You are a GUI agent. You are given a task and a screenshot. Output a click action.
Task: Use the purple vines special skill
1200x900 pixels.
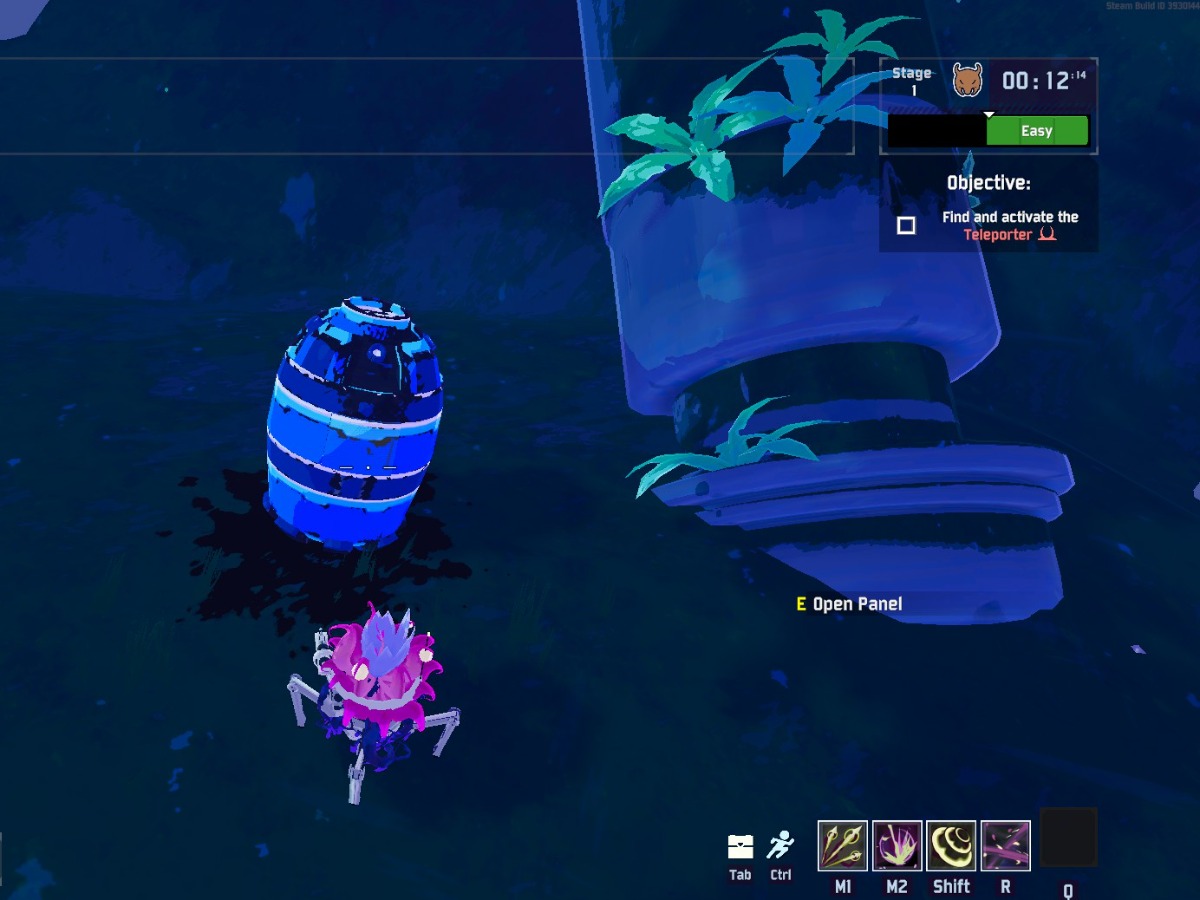[x=1006, y=846]
